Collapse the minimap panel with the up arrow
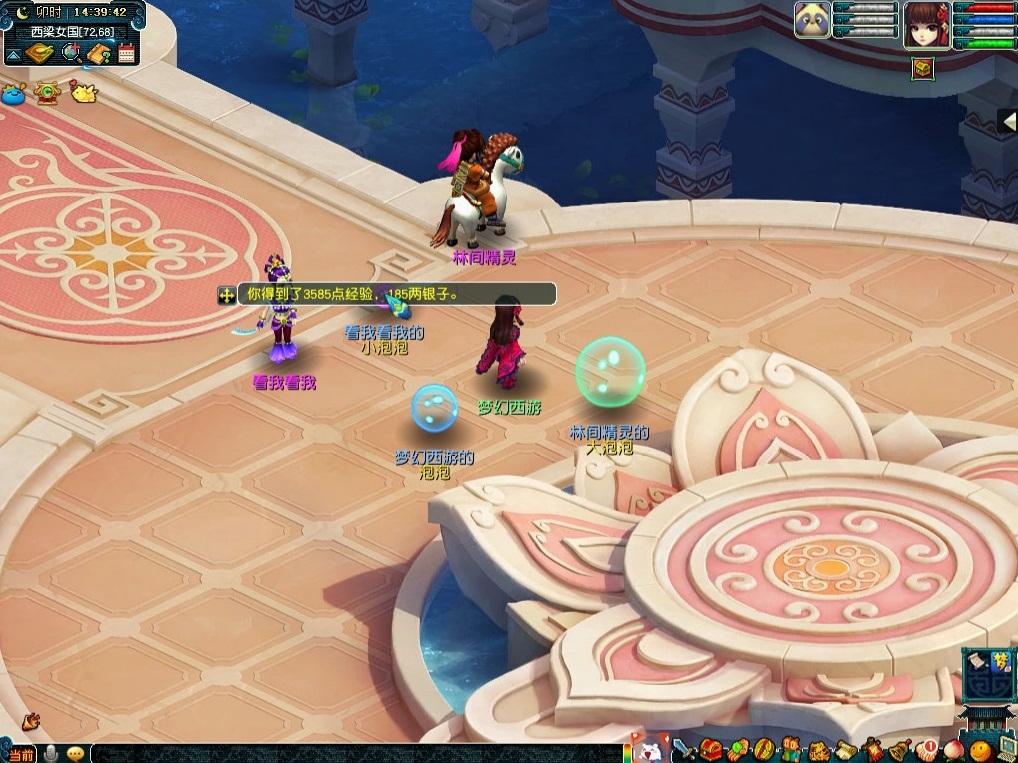This screenshot has height=763, width=1018. [13, 54]
